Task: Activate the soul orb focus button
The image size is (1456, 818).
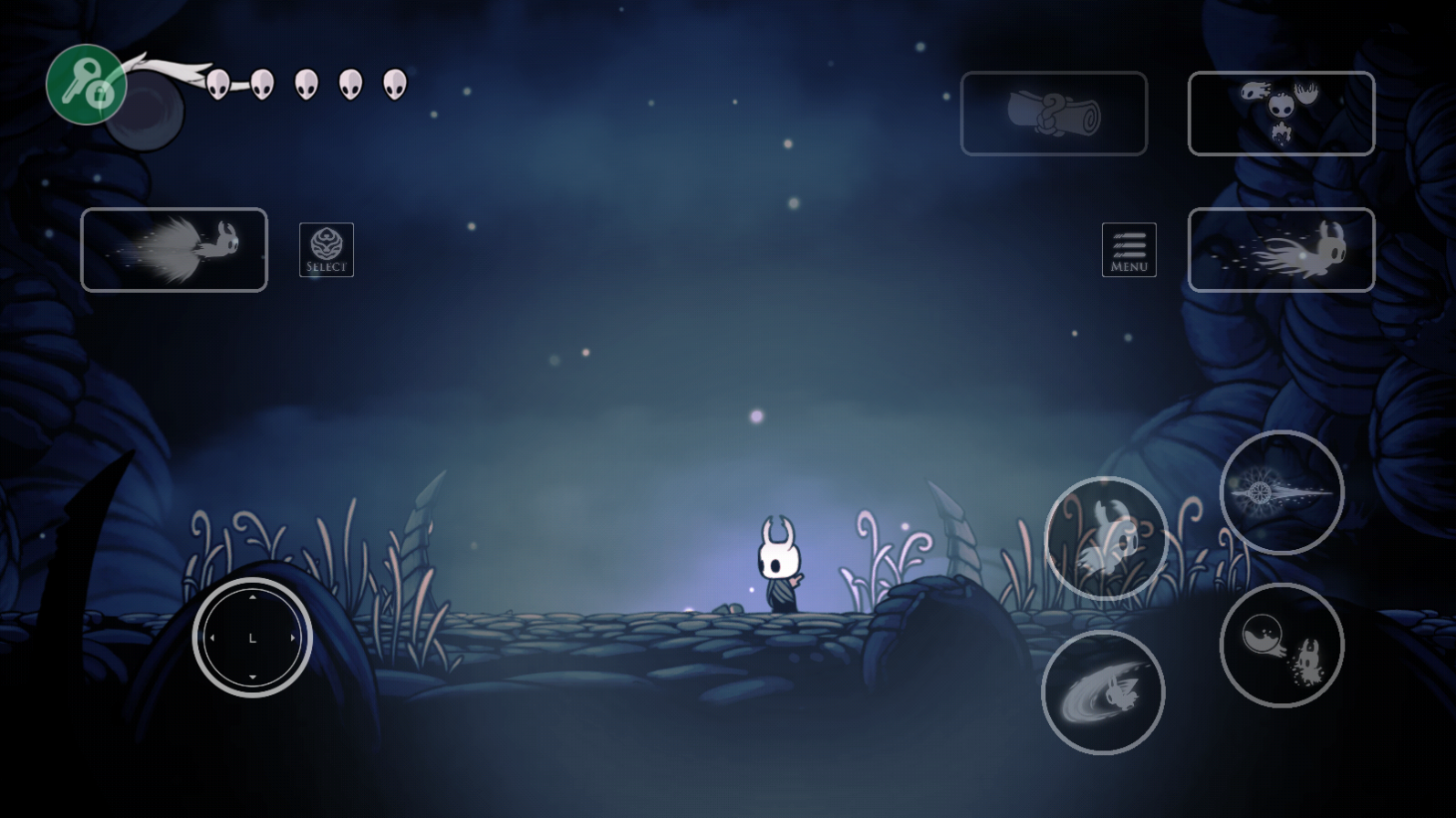Action: pyautogui.click(x=1281, y=646)
